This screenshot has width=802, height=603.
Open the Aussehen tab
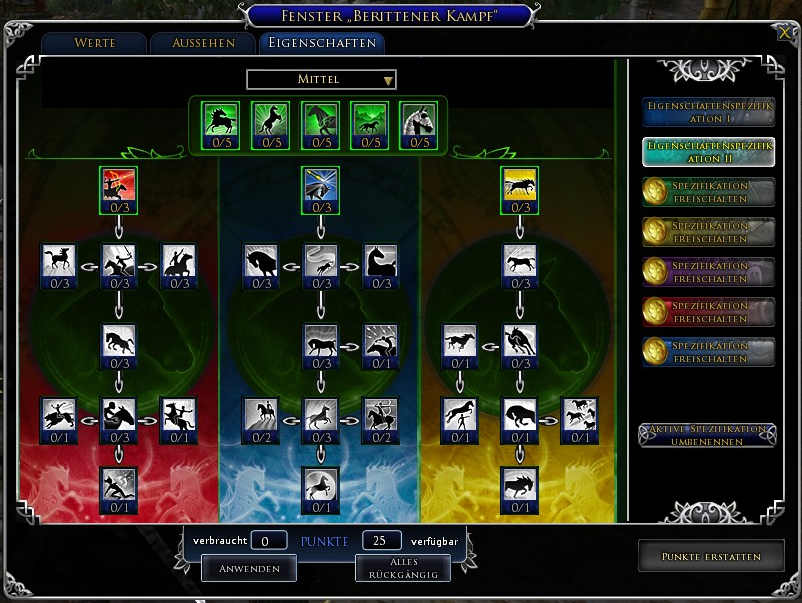coord(203,43)
